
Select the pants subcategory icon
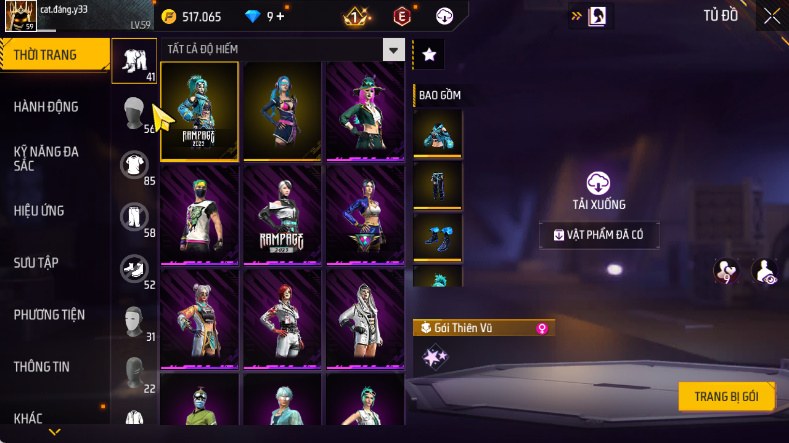133,217
